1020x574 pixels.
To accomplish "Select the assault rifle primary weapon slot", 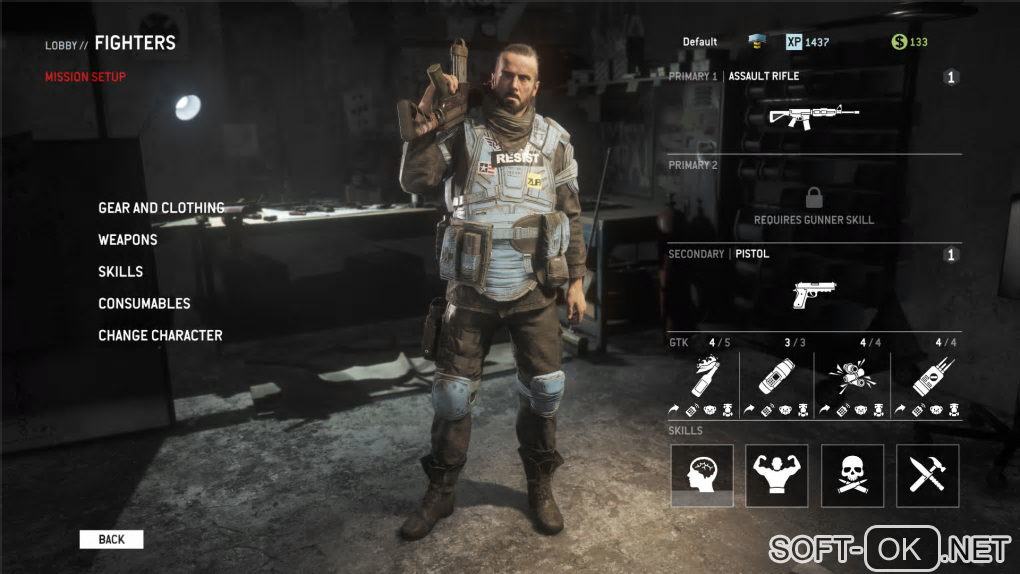I will click(x=814, y=115).
